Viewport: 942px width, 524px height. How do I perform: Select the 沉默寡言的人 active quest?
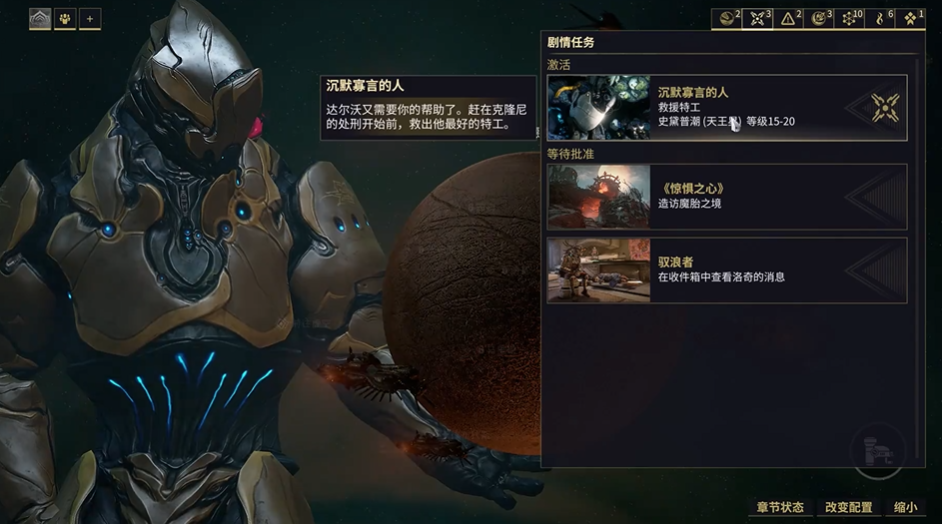click(x=726, y=107)
